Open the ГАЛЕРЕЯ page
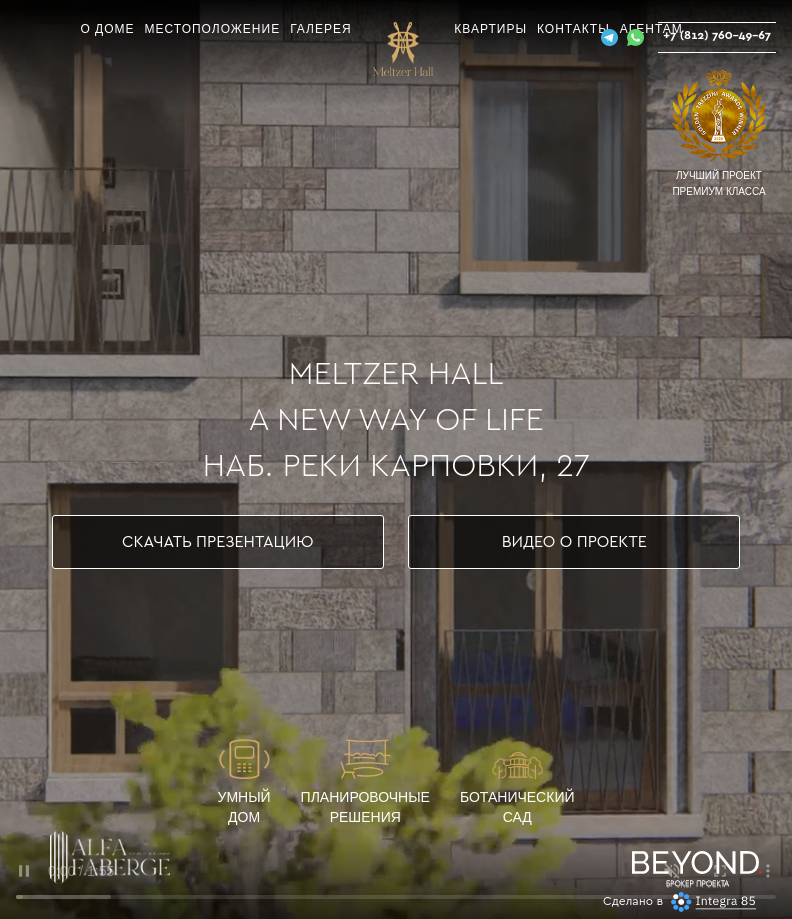The width and height of the screenshot is (792, 919). [x=320, y=29]
